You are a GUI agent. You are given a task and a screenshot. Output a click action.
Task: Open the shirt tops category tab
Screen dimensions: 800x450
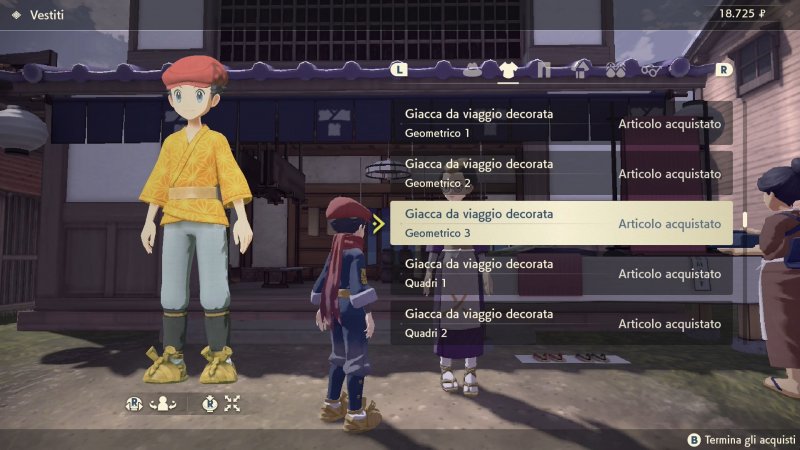pyautogui.click(x=507, y=70)
